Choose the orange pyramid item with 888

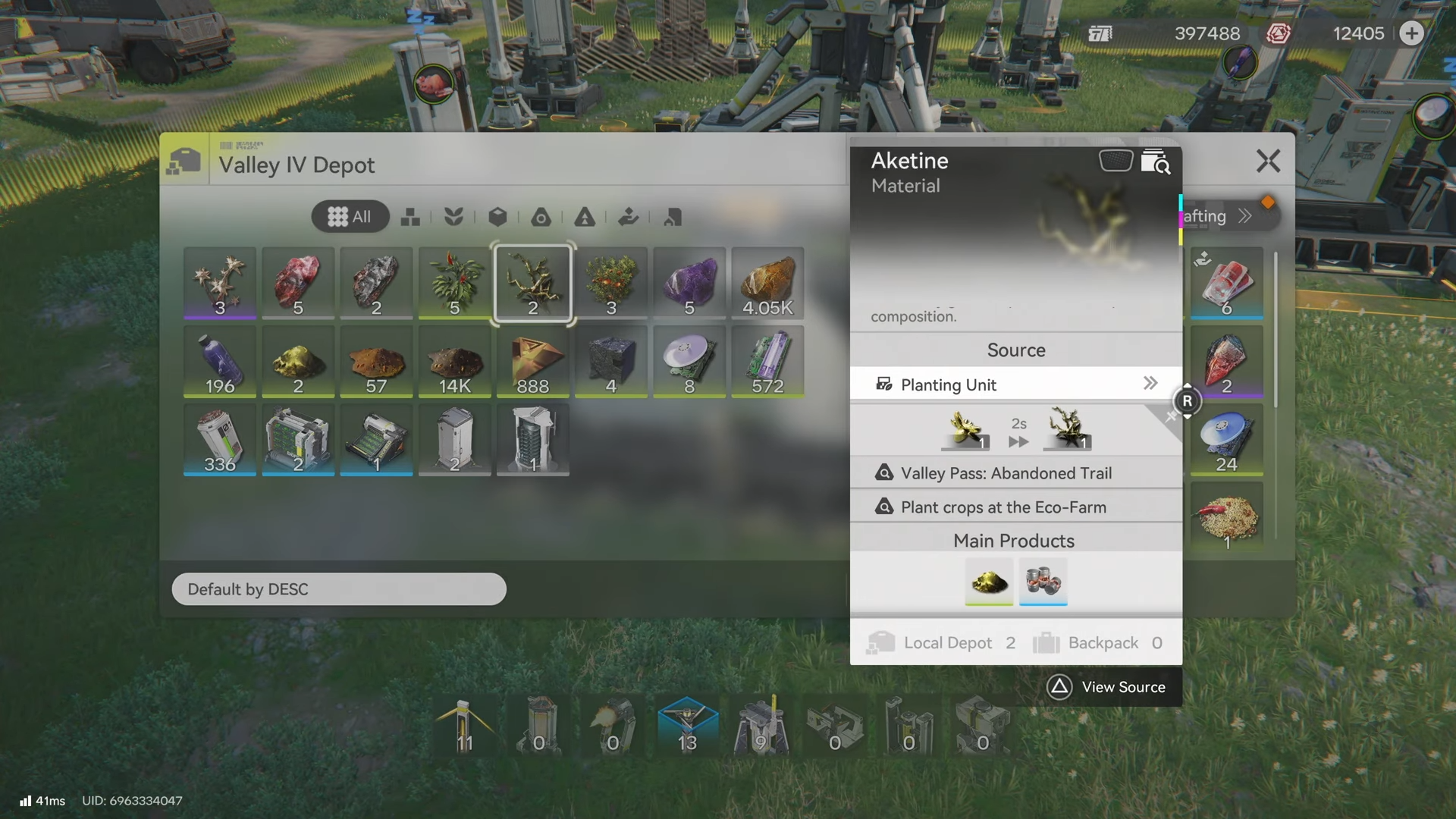click(532, 362)
